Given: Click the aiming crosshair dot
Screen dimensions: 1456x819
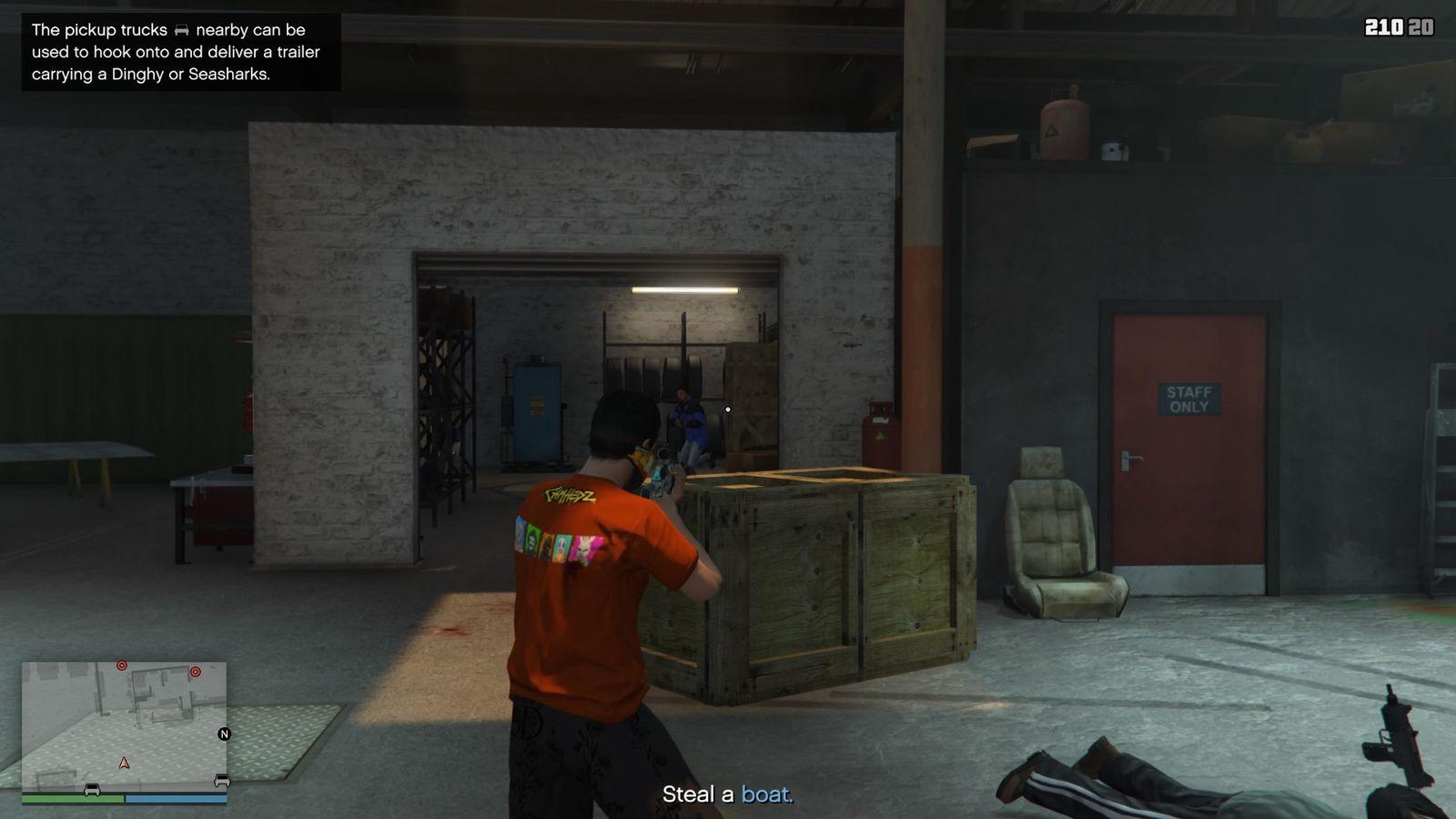Looking at the screenshot, I should [x=727, y=409].
